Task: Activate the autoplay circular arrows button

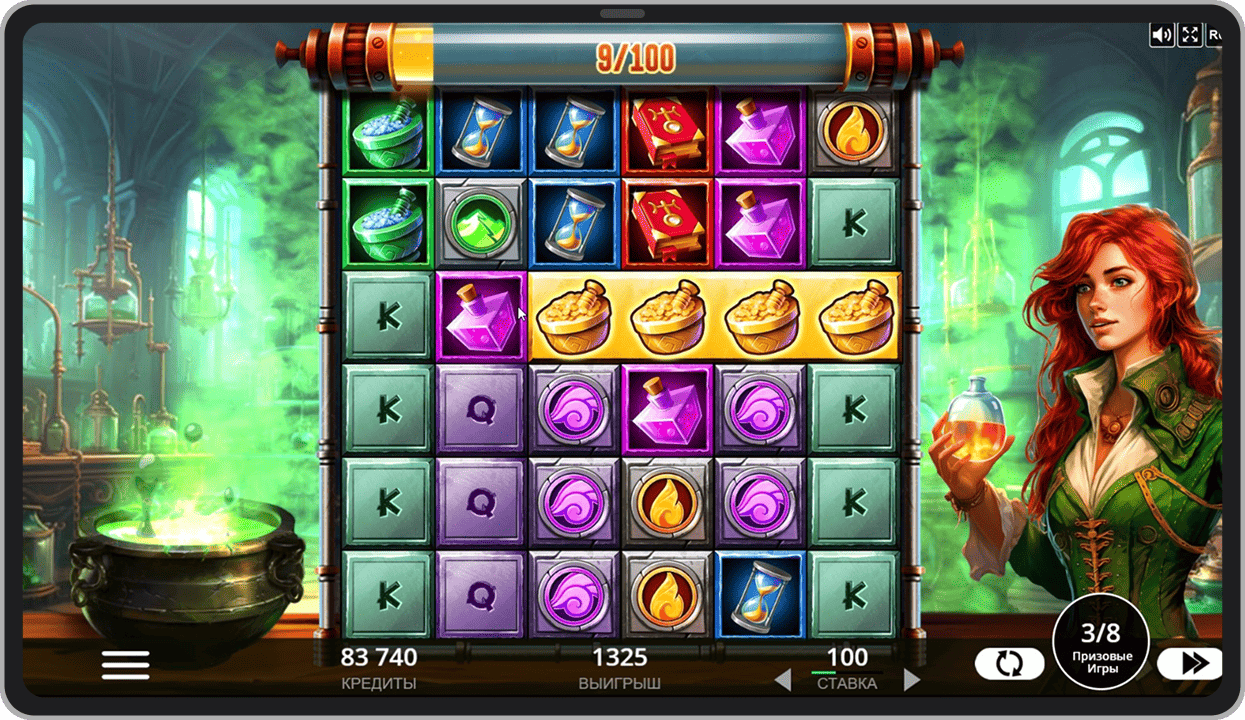Action: [x=1010, y=664]
